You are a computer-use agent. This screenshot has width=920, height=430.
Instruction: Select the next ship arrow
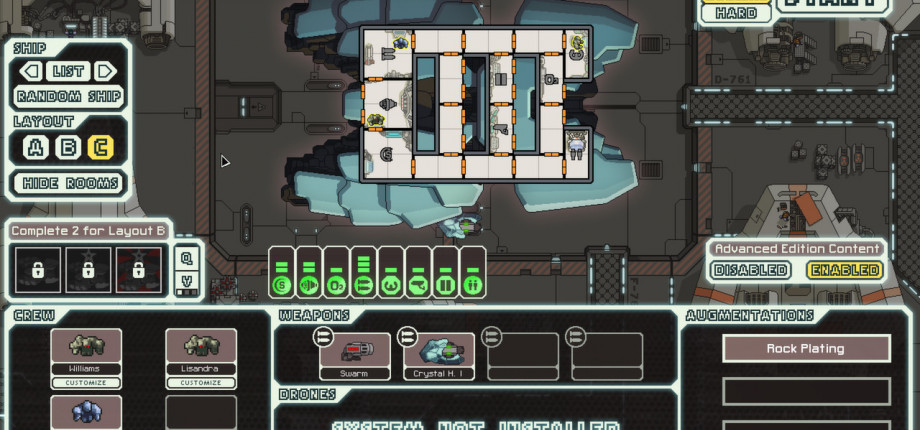point(106,72)
